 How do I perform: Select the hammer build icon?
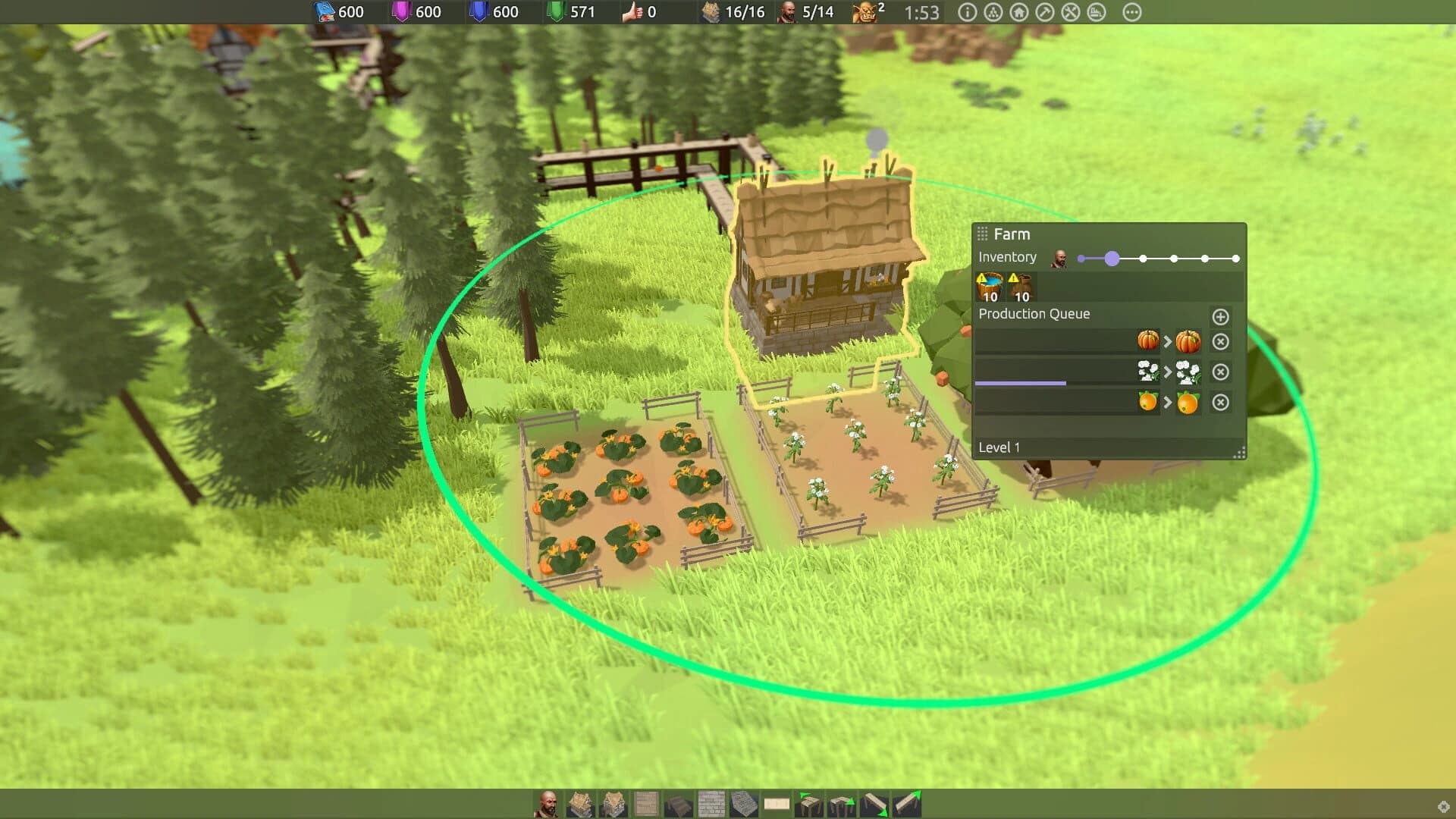coord(1045,12)
